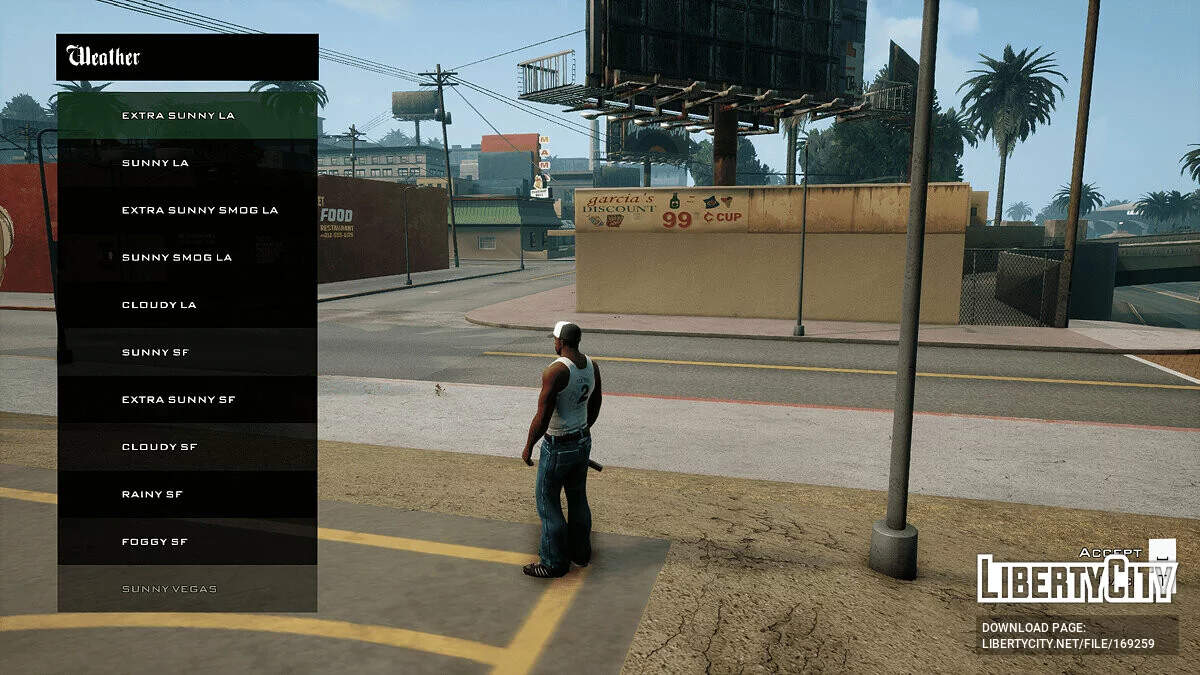Switch weather to Cloudy SF
The height and width of the screenshot is (675, 1200).
point(187,446)
